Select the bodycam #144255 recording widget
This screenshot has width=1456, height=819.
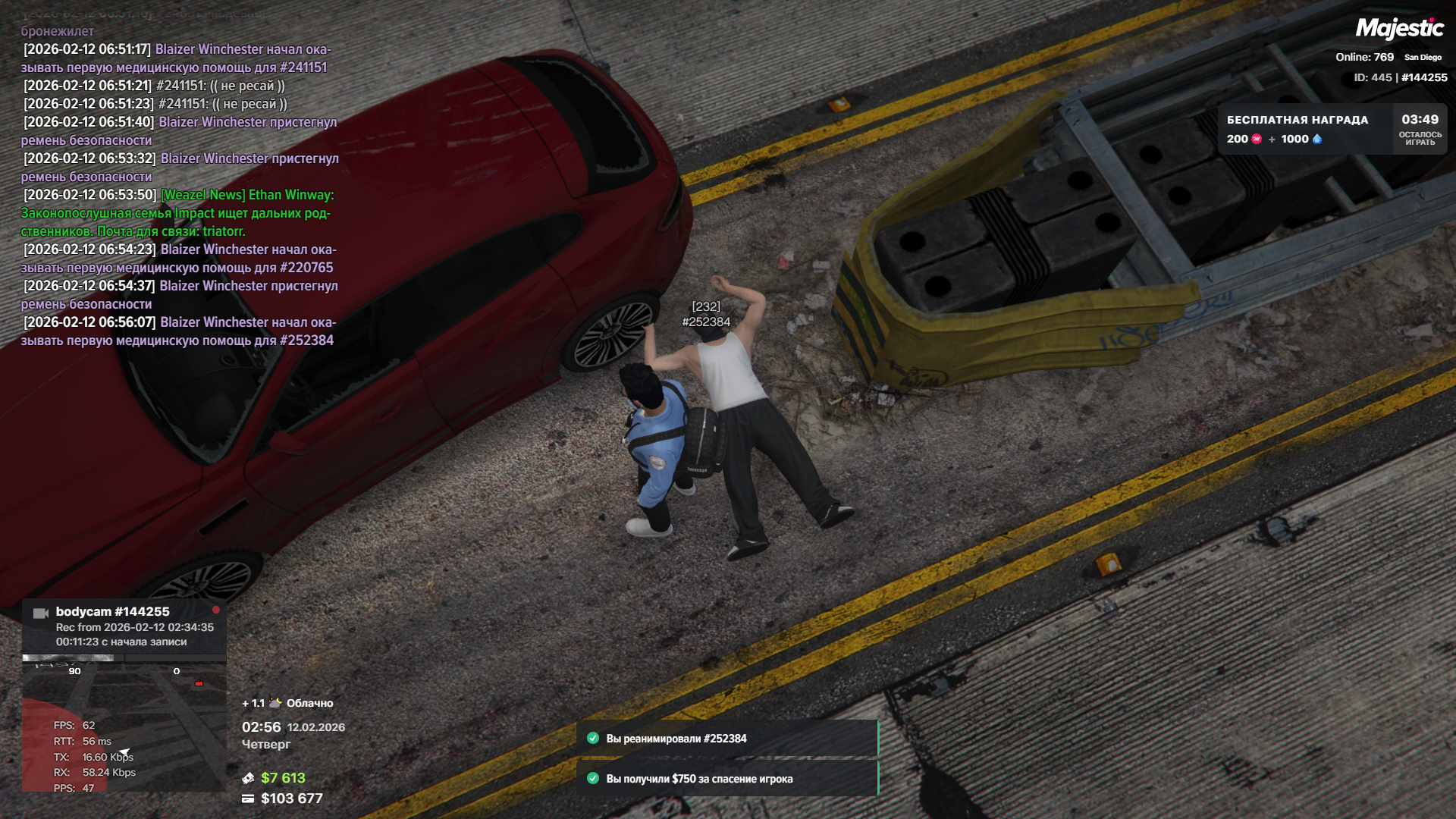[x=124, y=626]
